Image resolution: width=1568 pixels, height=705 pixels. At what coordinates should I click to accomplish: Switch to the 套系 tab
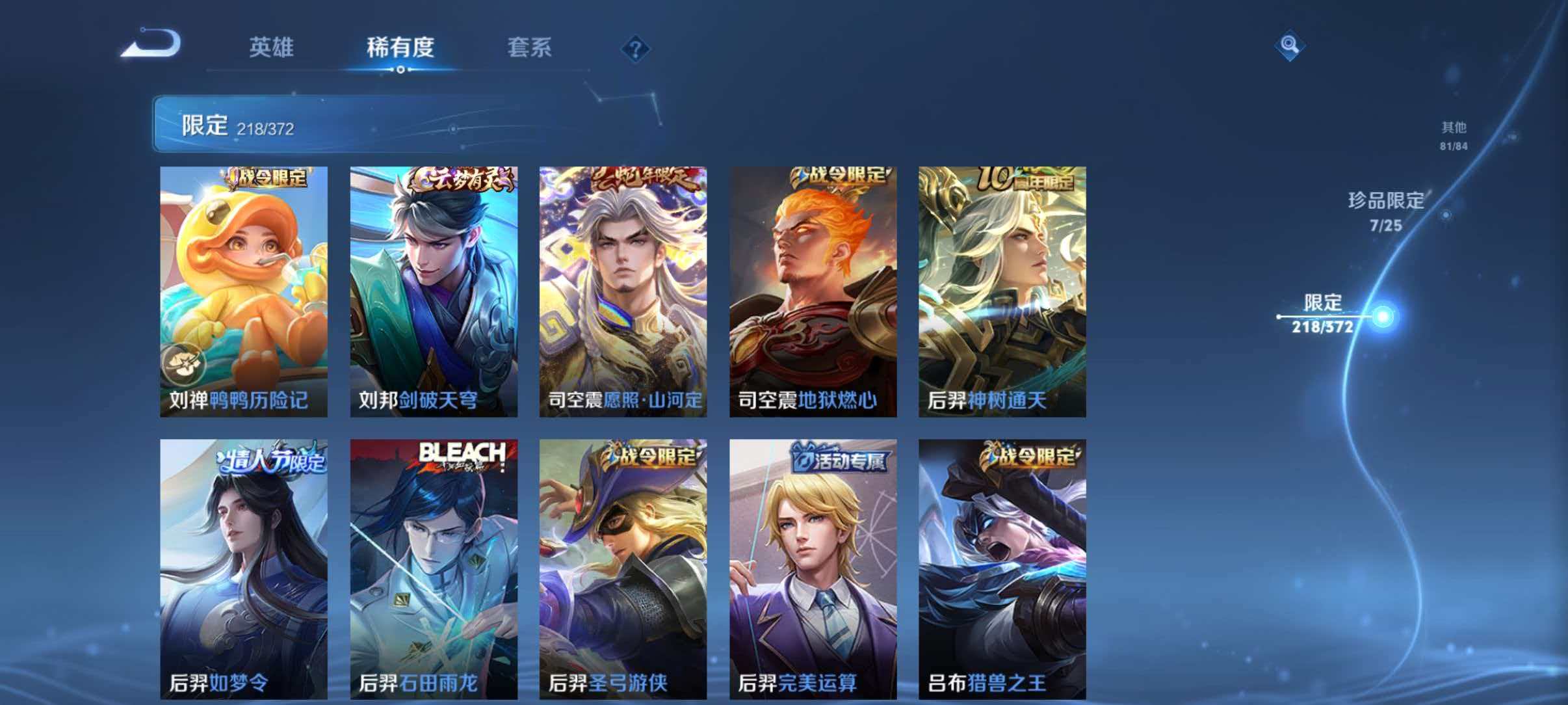tap(531, 48)
